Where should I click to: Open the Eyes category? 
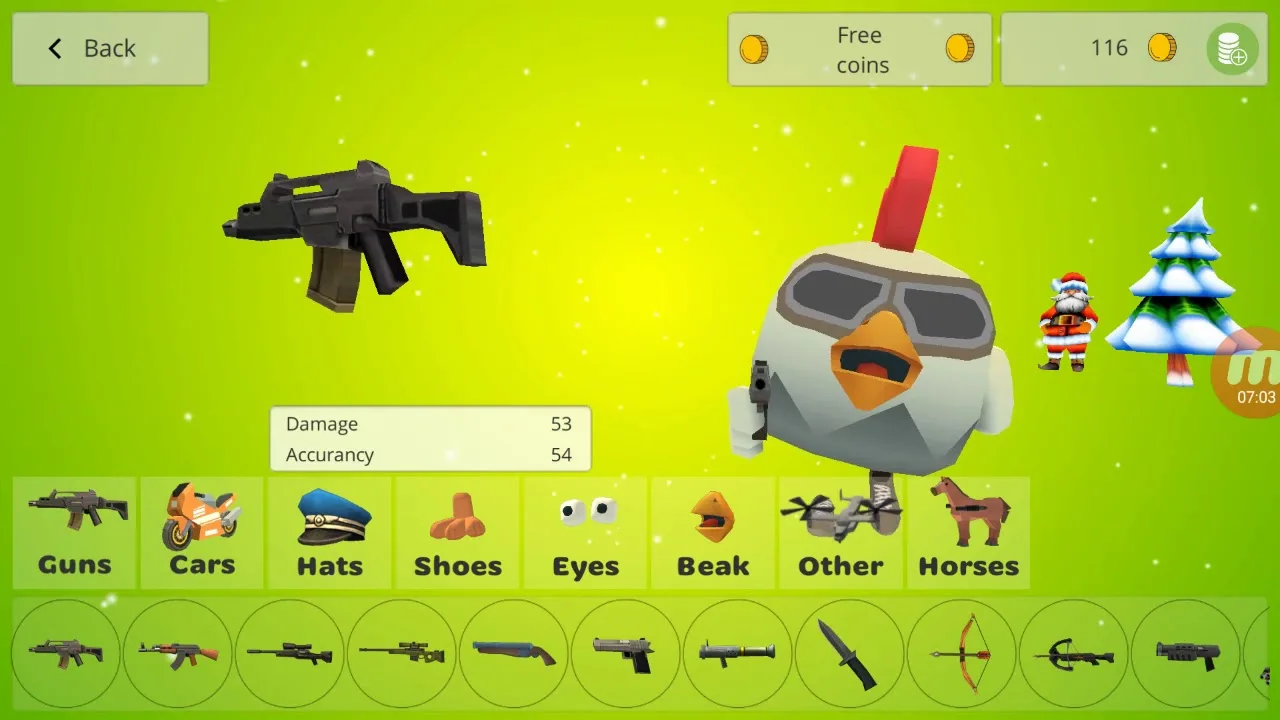[585, 533]
